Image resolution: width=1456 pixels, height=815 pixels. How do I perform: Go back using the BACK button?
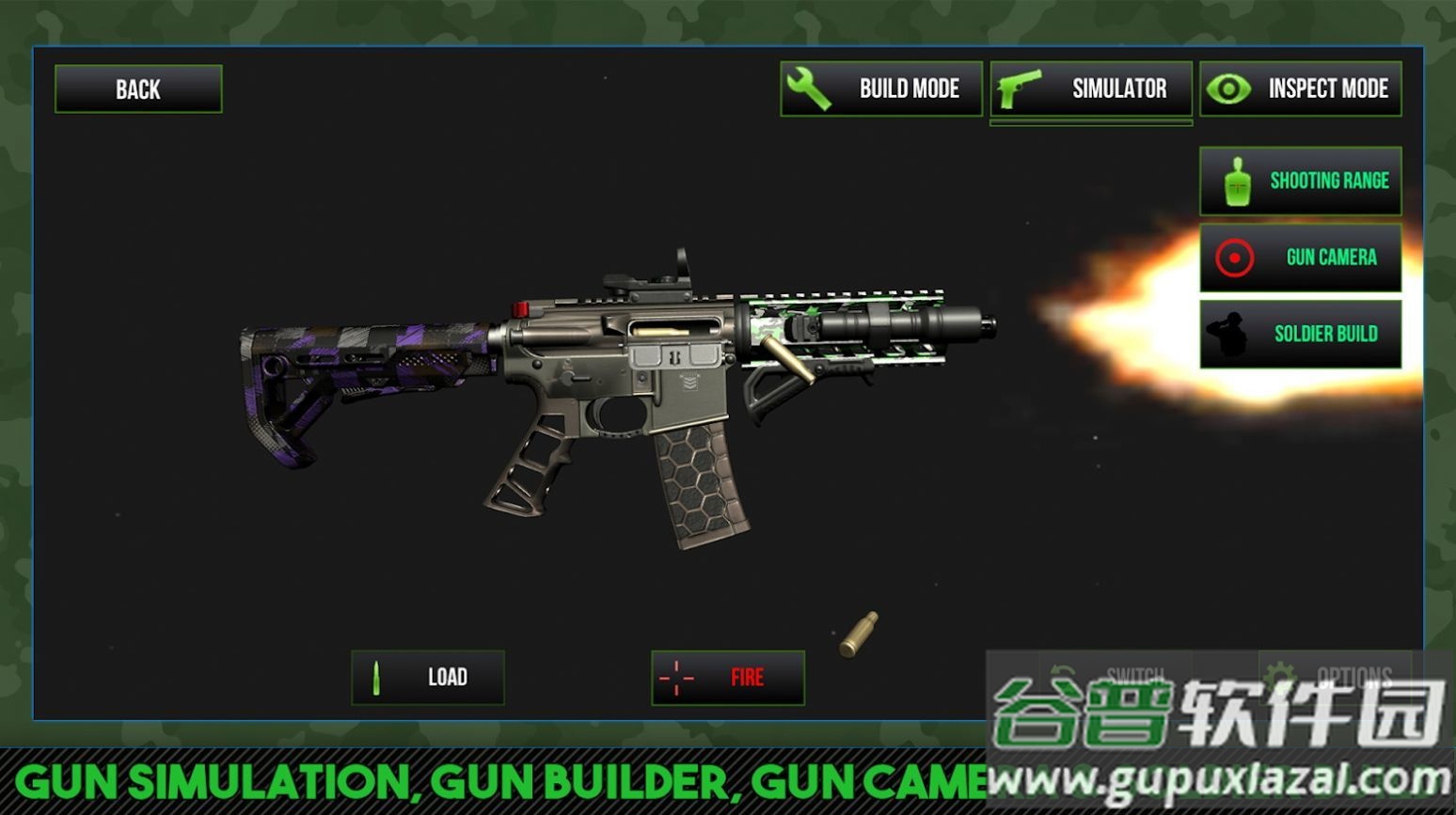138,89
